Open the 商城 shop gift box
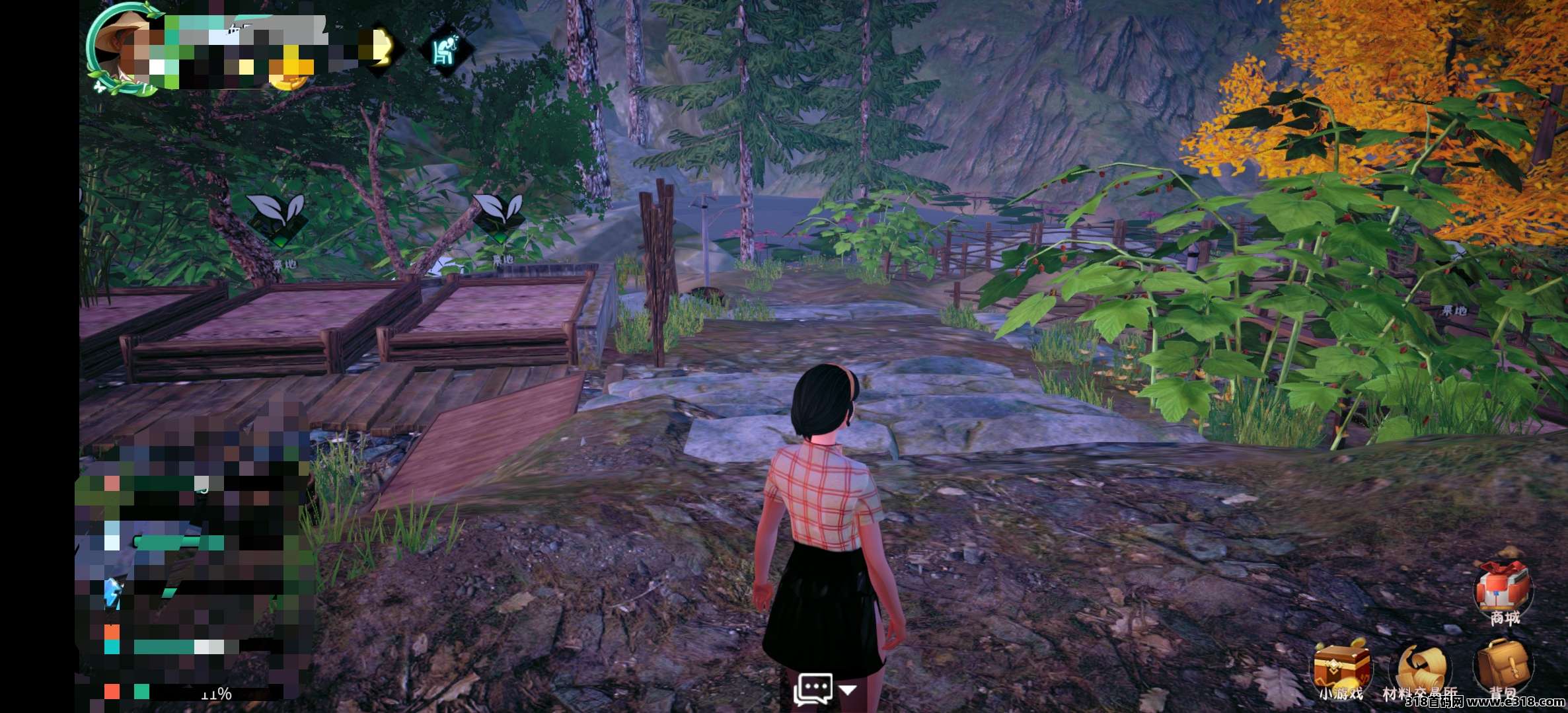Screen dimensions: 1568x713 coord(1503,588)
